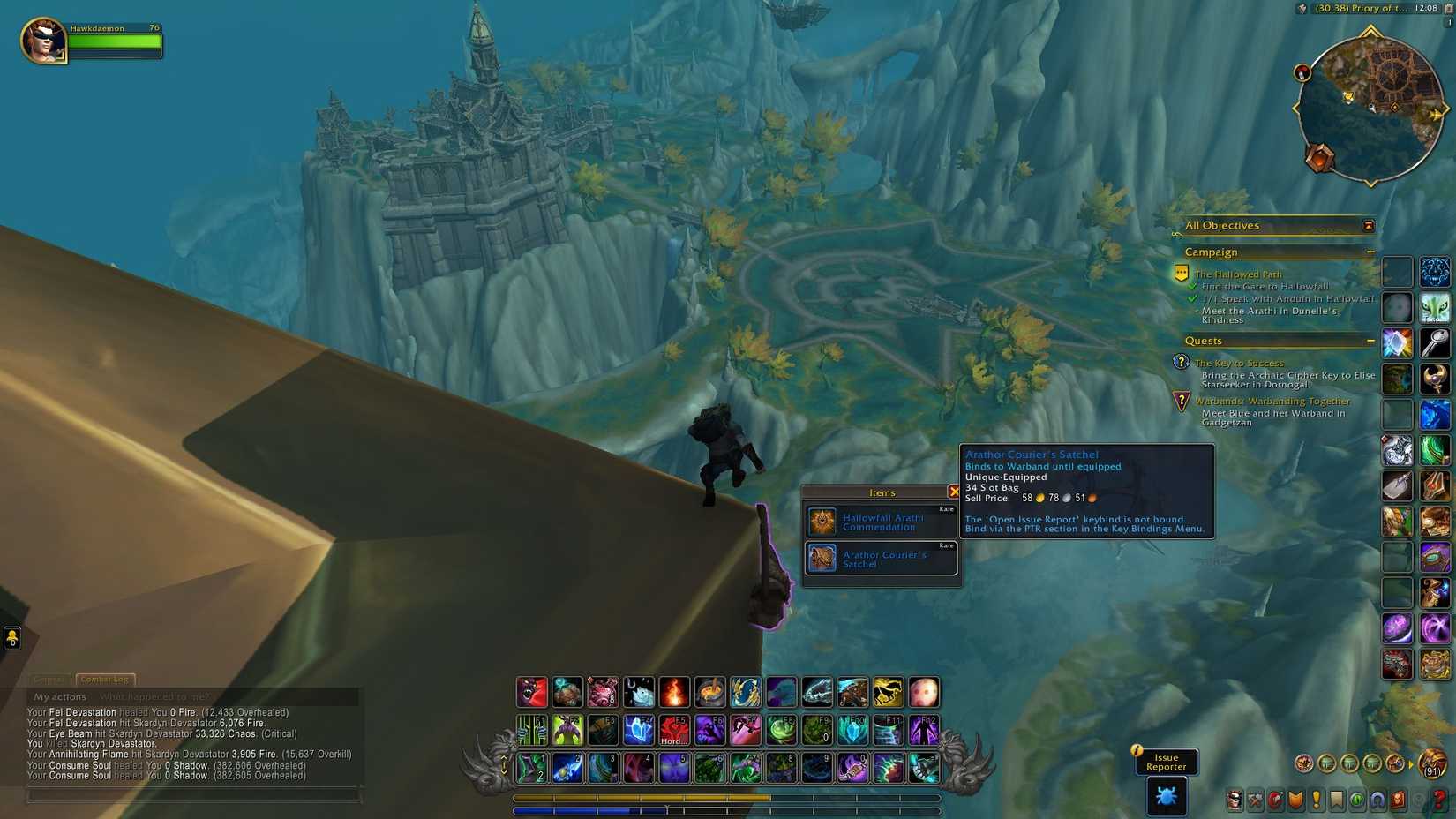Click the minimap tracking icon beside zone name
This screenshot has width=1456, height=819.
pos(1302,8)
